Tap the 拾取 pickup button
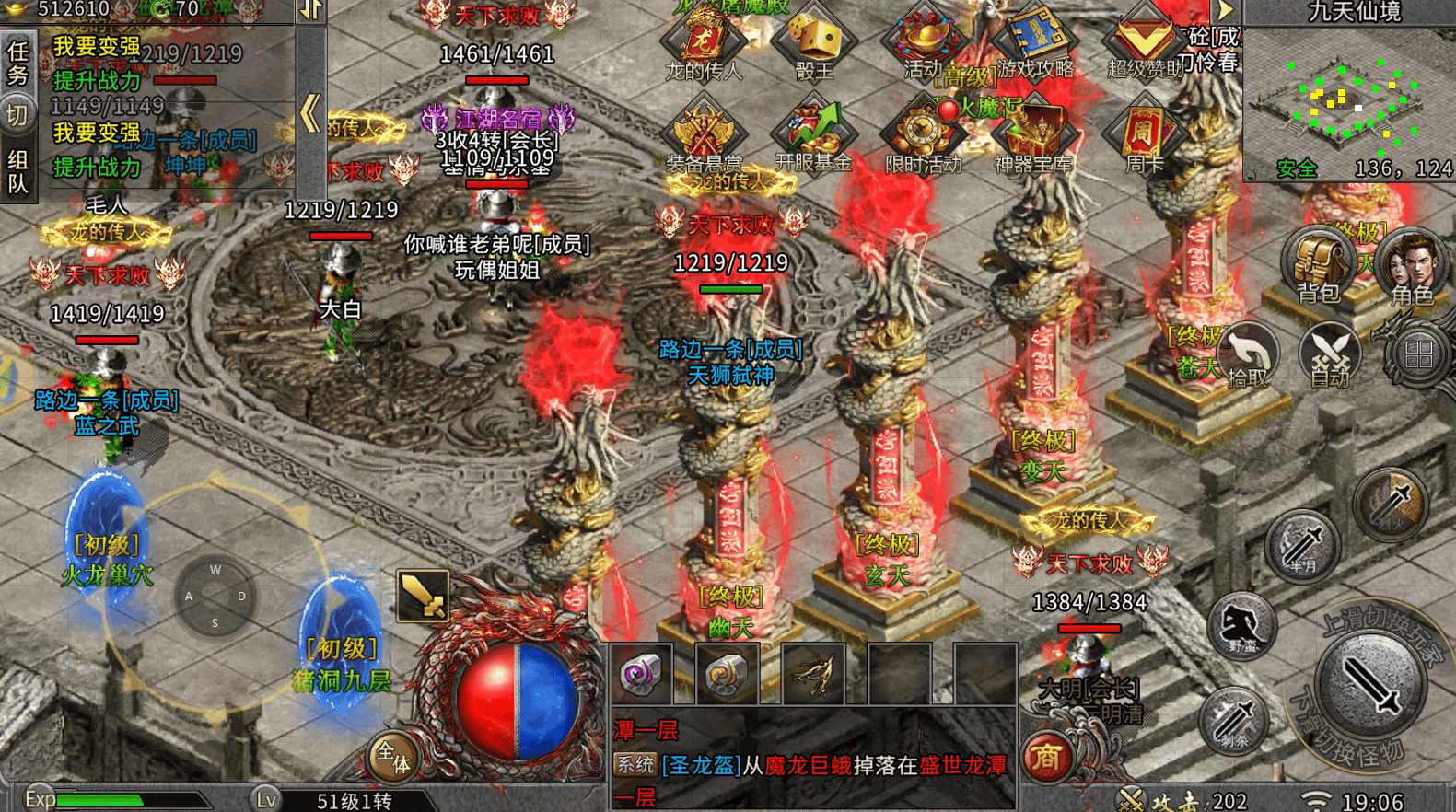The image size is (1456, 812). [x=1250, y=356]
